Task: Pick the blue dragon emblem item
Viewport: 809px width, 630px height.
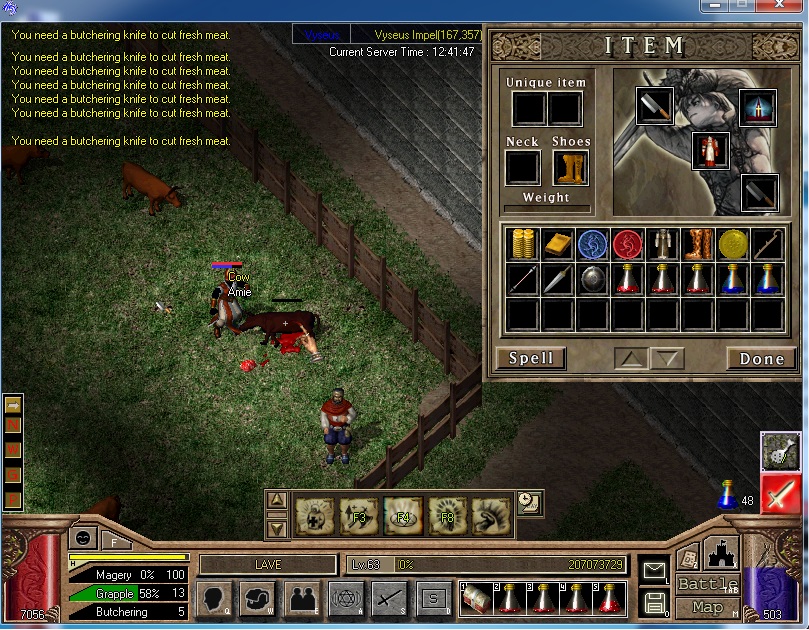Action: point(592,243)
